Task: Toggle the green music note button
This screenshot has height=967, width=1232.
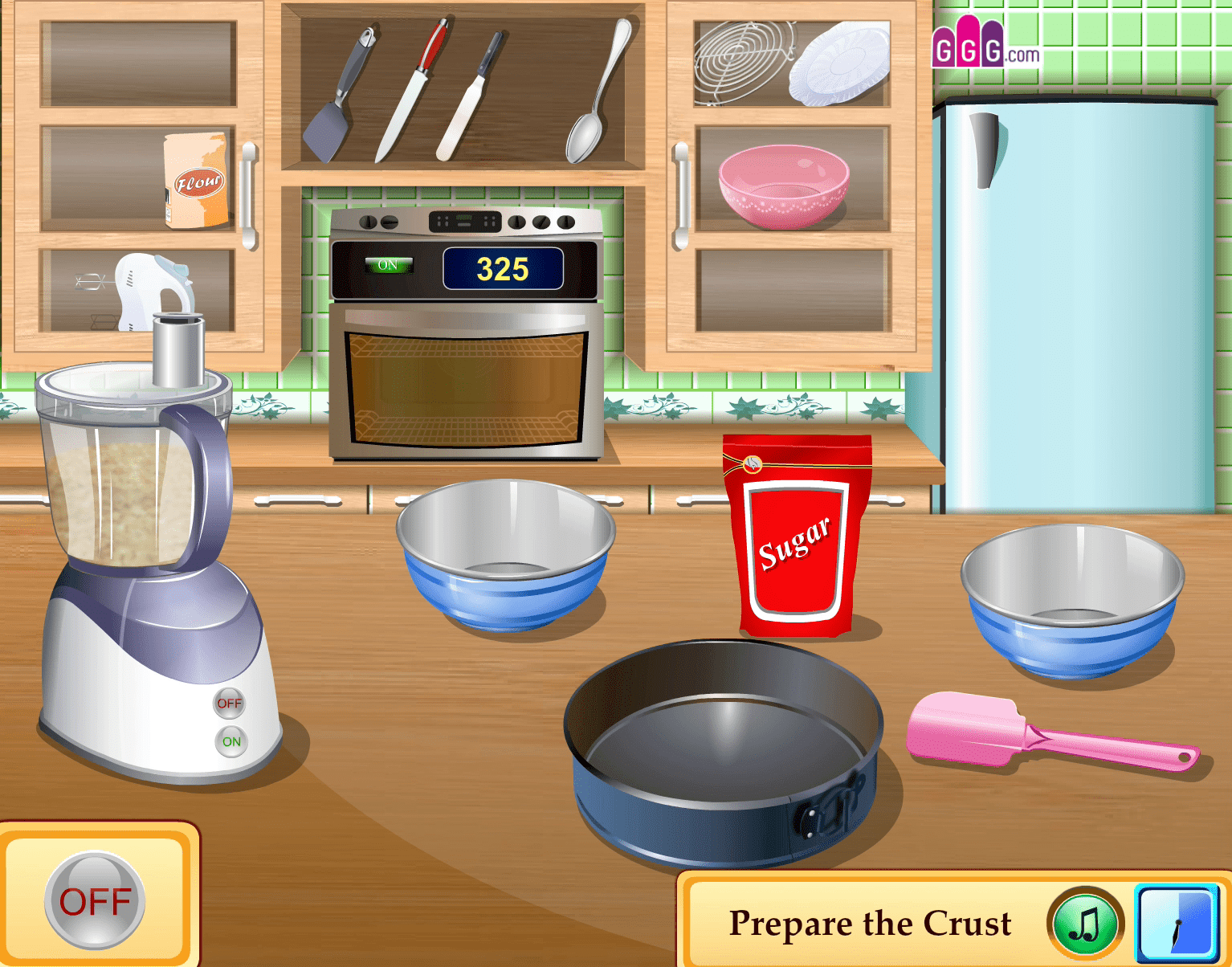Action: click(x=1086, y=924)
